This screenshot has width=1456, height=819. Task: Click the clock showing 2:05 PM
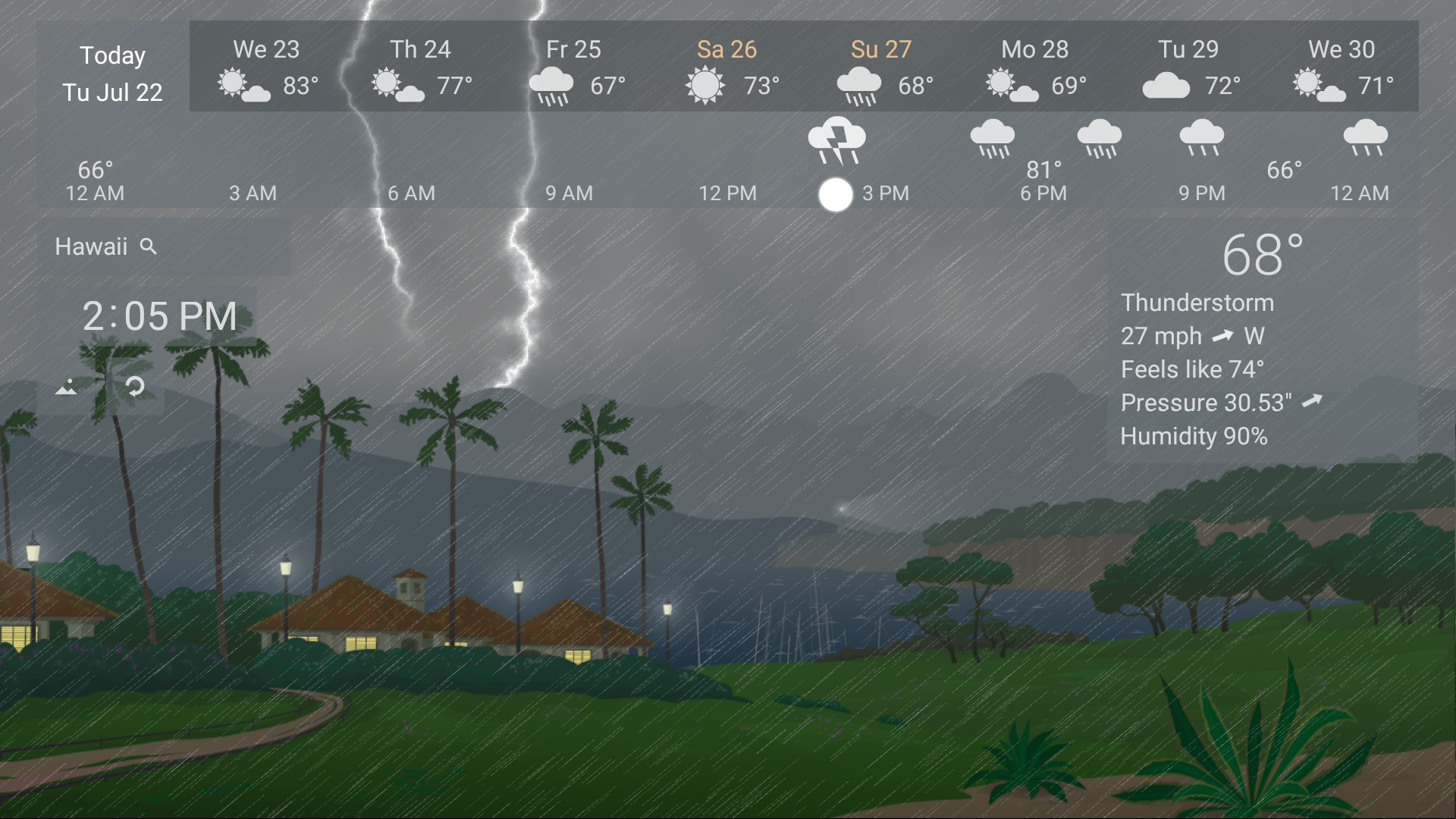coord(158,316)
